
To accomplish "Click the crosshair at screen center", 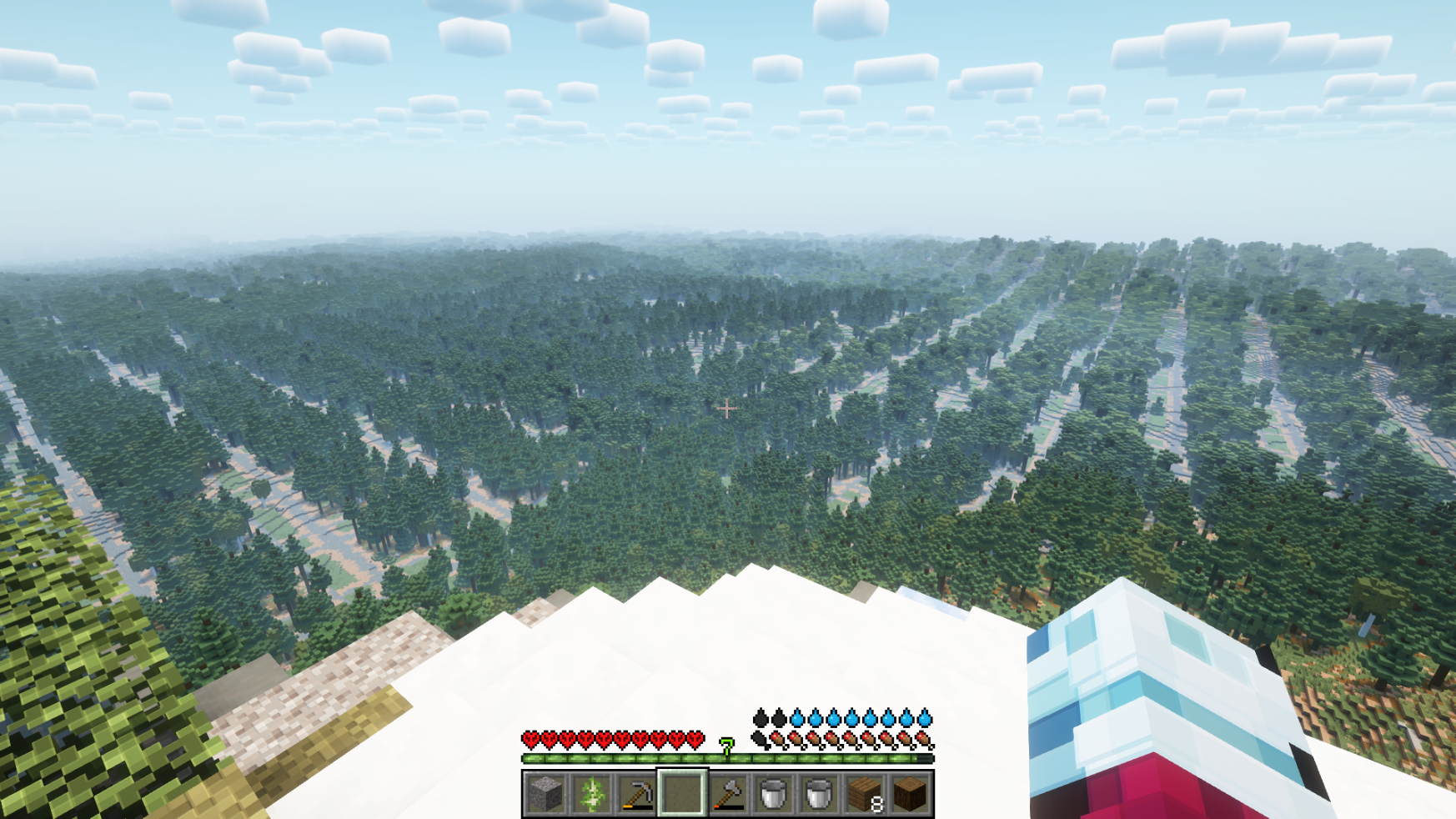I will click(728, 407).
